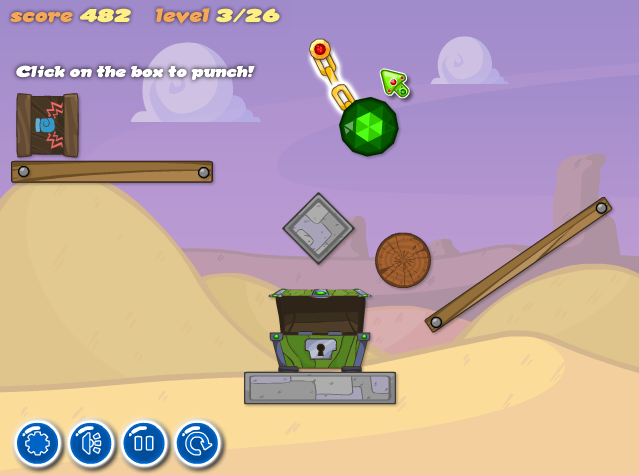Toggle the sound speaker button
Screen dimensions: 639x475
point(91,443)
